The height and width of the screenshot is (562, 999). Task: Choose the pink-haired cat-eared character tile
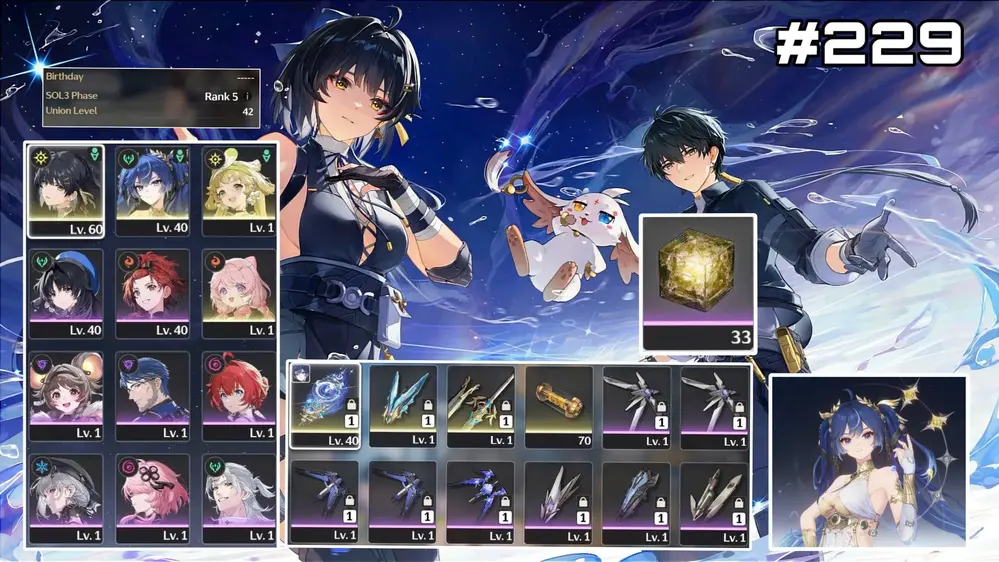(239, 294)
